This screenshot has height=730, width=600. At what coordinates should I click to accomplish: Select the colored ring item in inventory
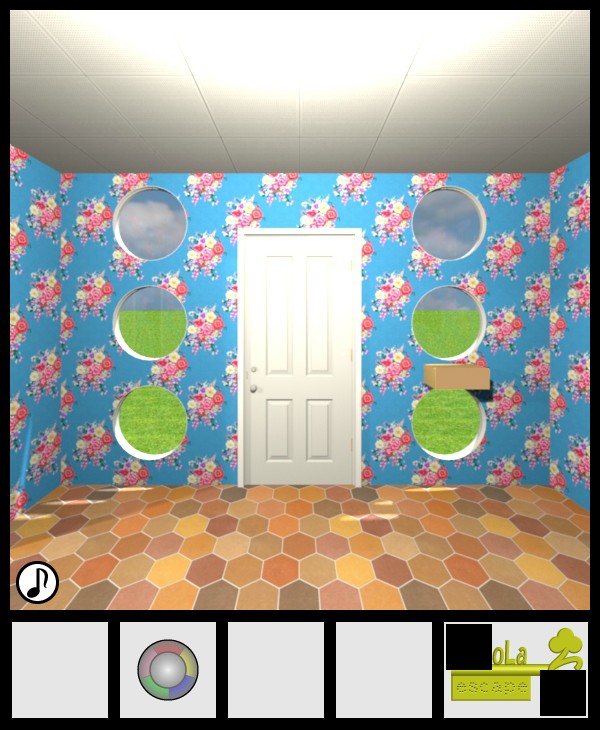(x=168, y=669)
